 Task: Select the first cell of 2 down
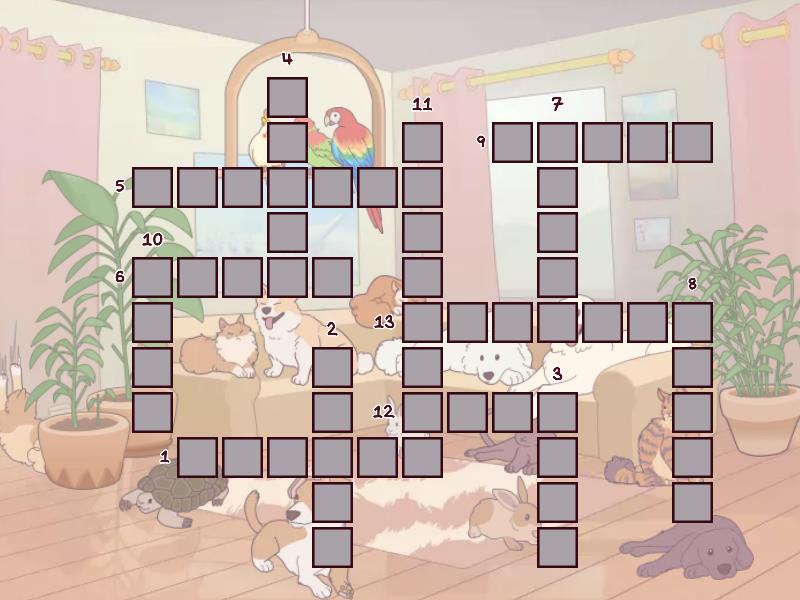[332, 367]
